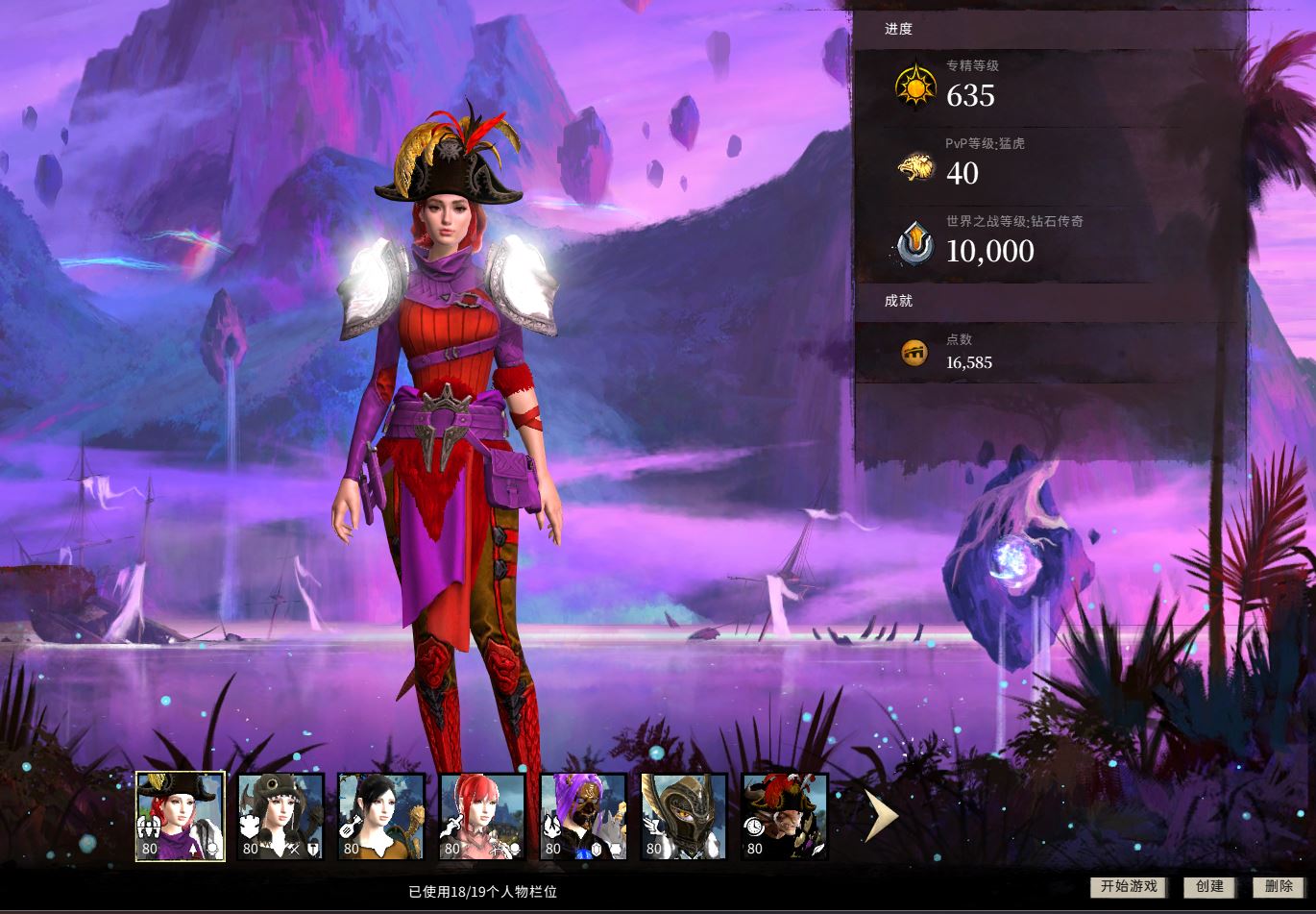Viewport: 1316px width, 914px height.
Task: Pick the non-human character with the clock icon
Action: [x=785, y=817]
